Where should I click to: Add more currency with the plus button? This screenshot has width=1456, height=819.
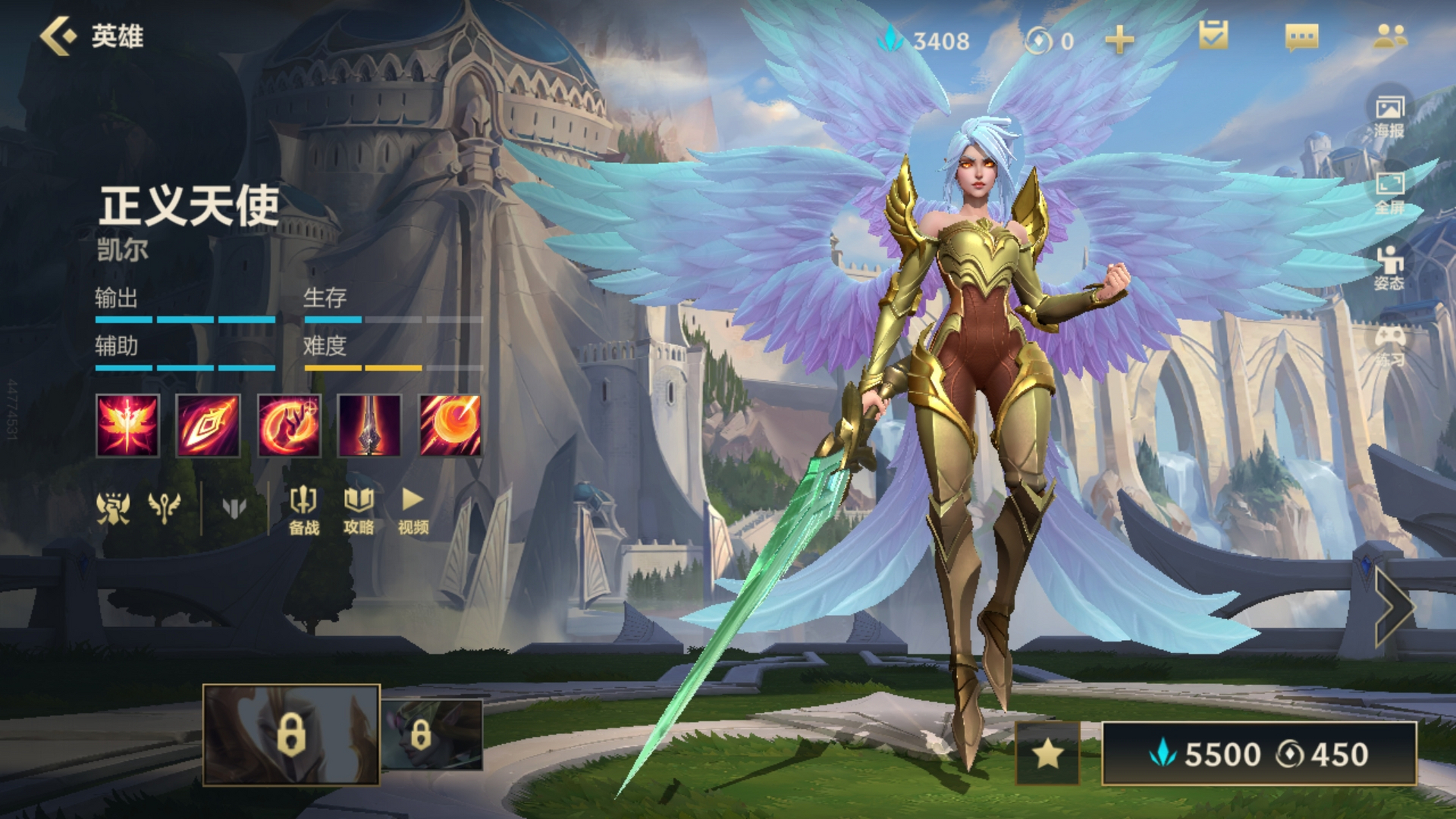(1119, 41)
